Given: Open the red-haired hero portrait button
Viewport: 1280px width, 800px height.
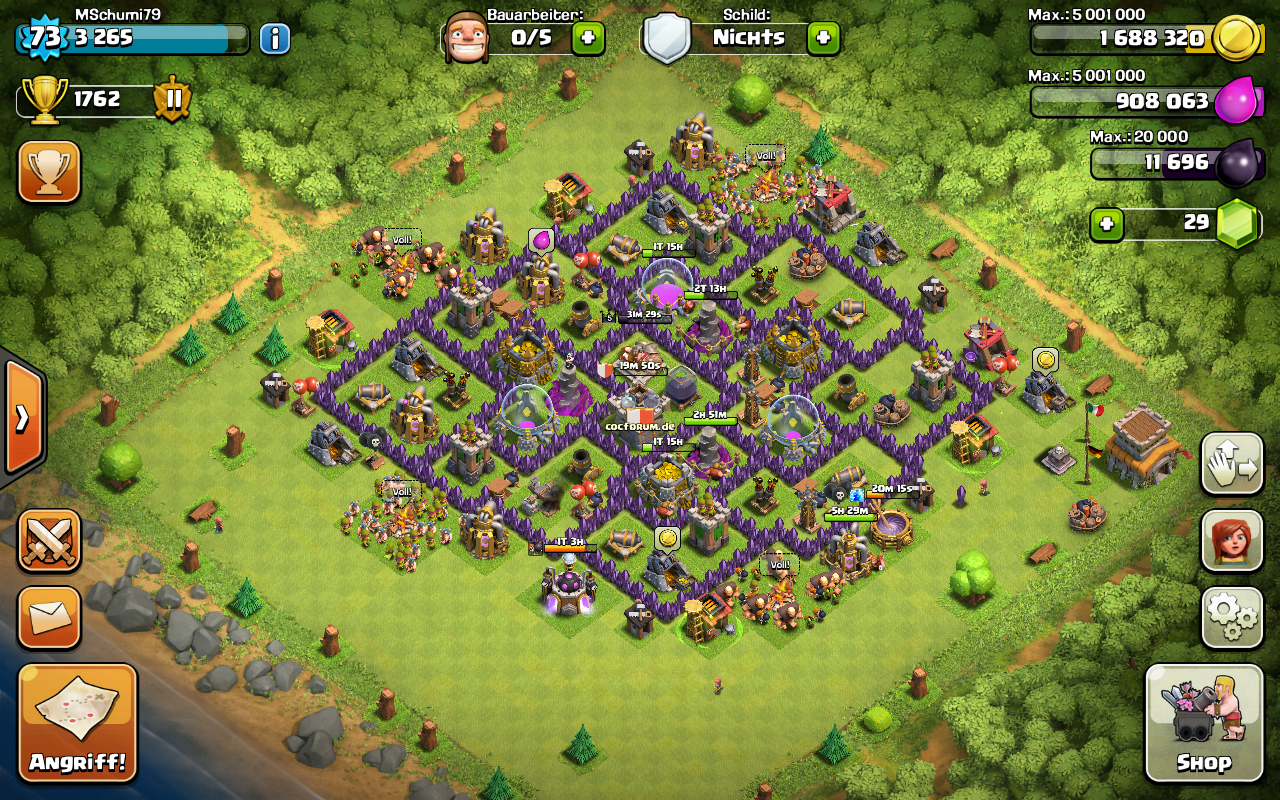Looking at the screenshot, I should click(1231, 541).
